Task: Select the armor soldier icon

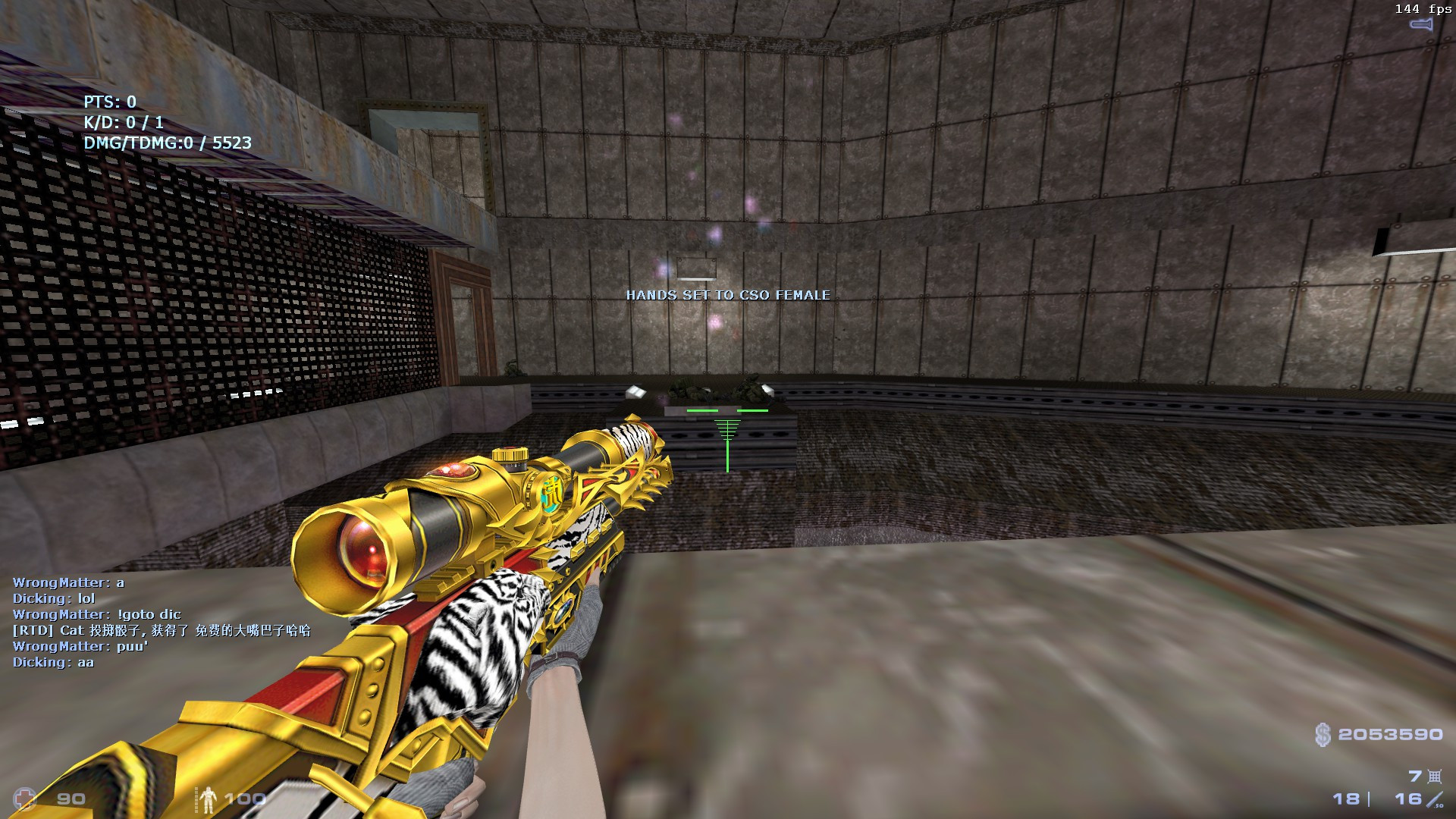Action: coord(209,799)
